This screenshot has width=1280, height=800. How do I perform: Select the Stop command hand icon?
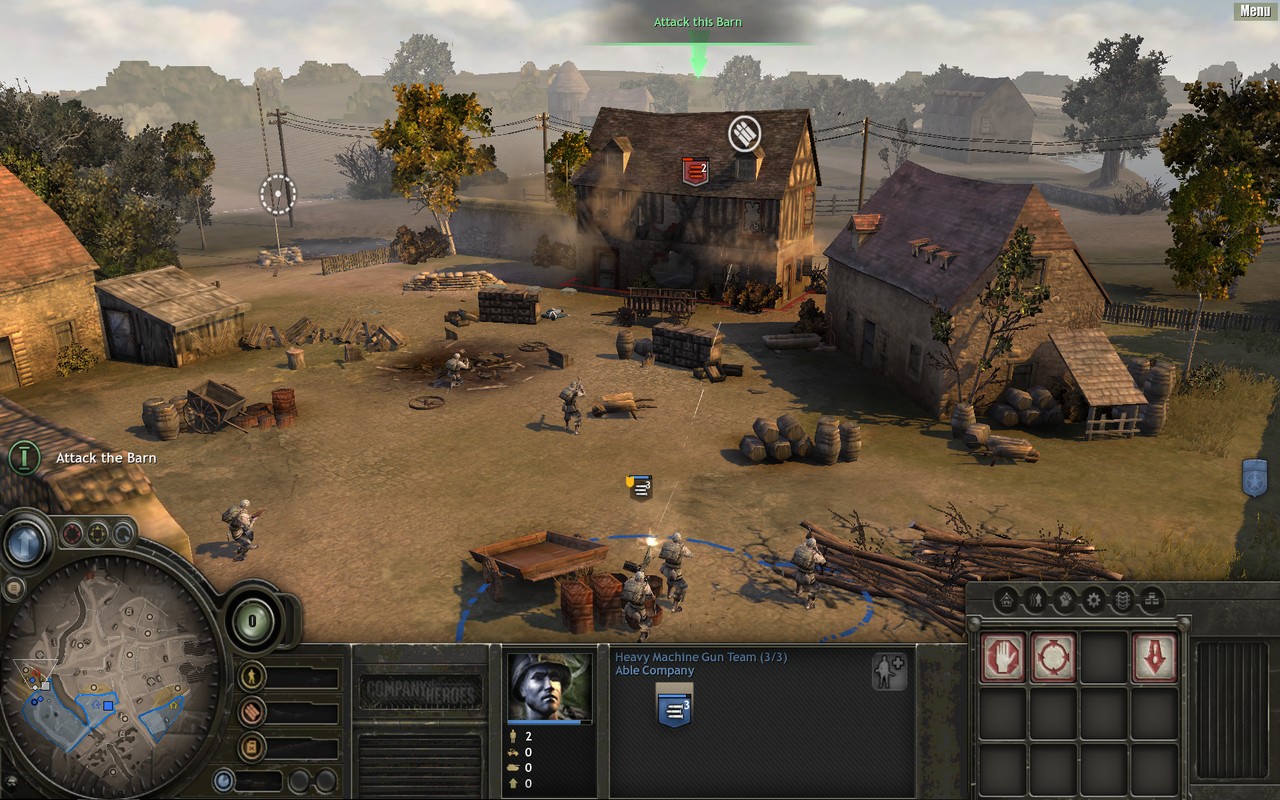point(1003,657)
